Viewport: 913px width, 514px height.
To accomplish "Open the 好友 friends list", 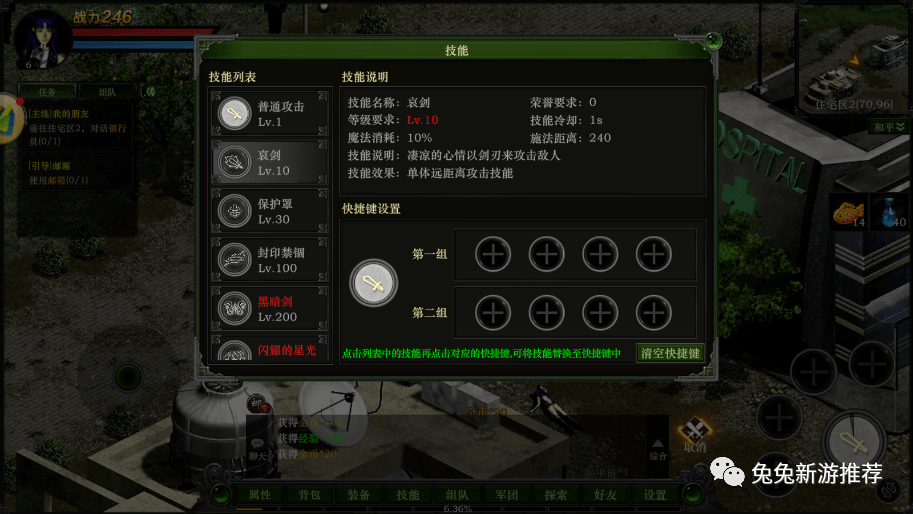I will tap(606, 494).
